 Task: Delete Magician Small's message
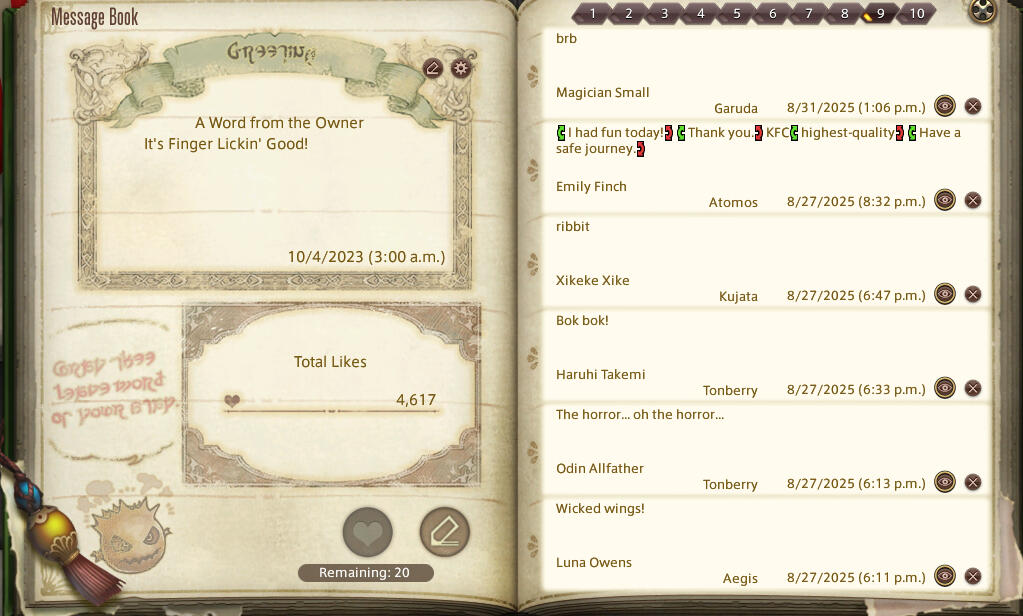click(x=973, y=106)
